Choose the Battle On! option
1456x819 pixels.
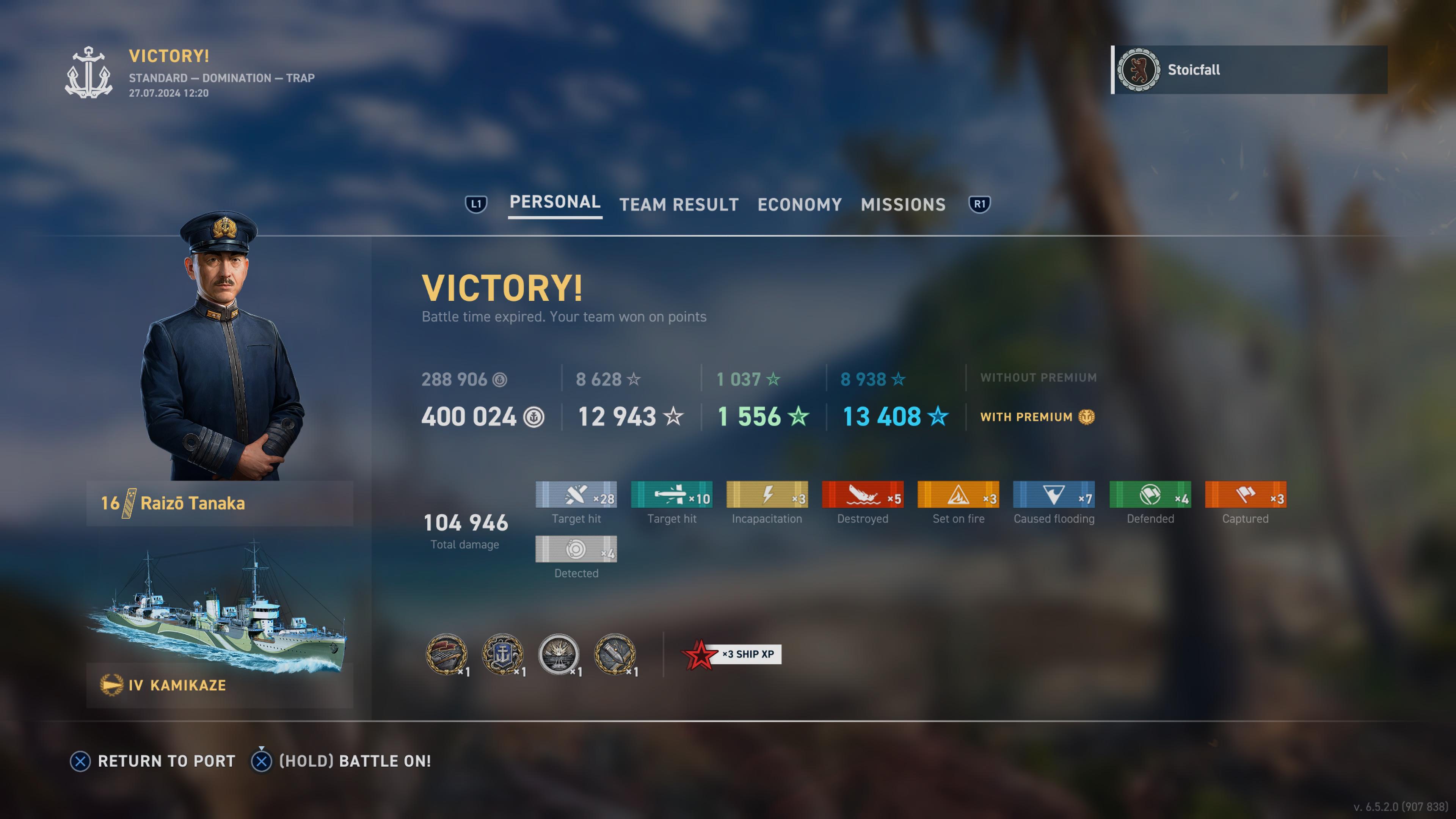tap(355, 761)
